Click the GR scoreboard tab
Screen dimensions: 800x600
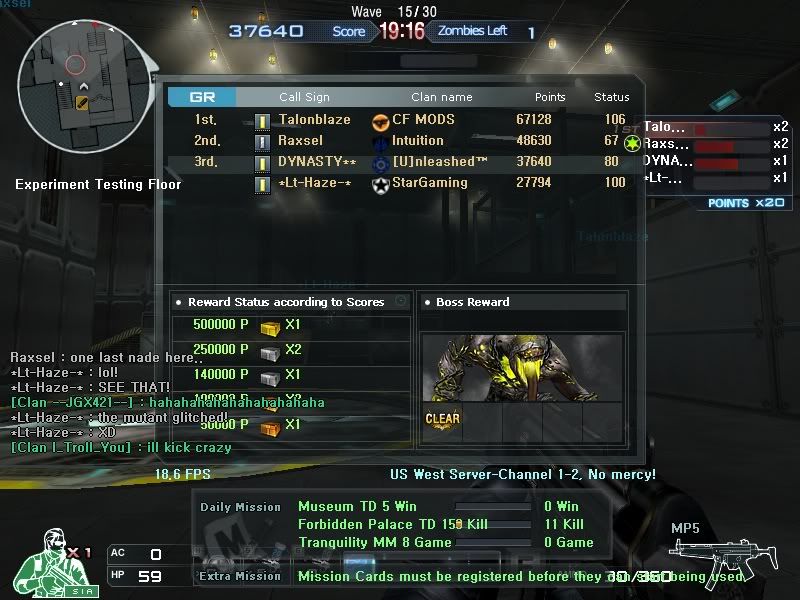coord(201,97)
